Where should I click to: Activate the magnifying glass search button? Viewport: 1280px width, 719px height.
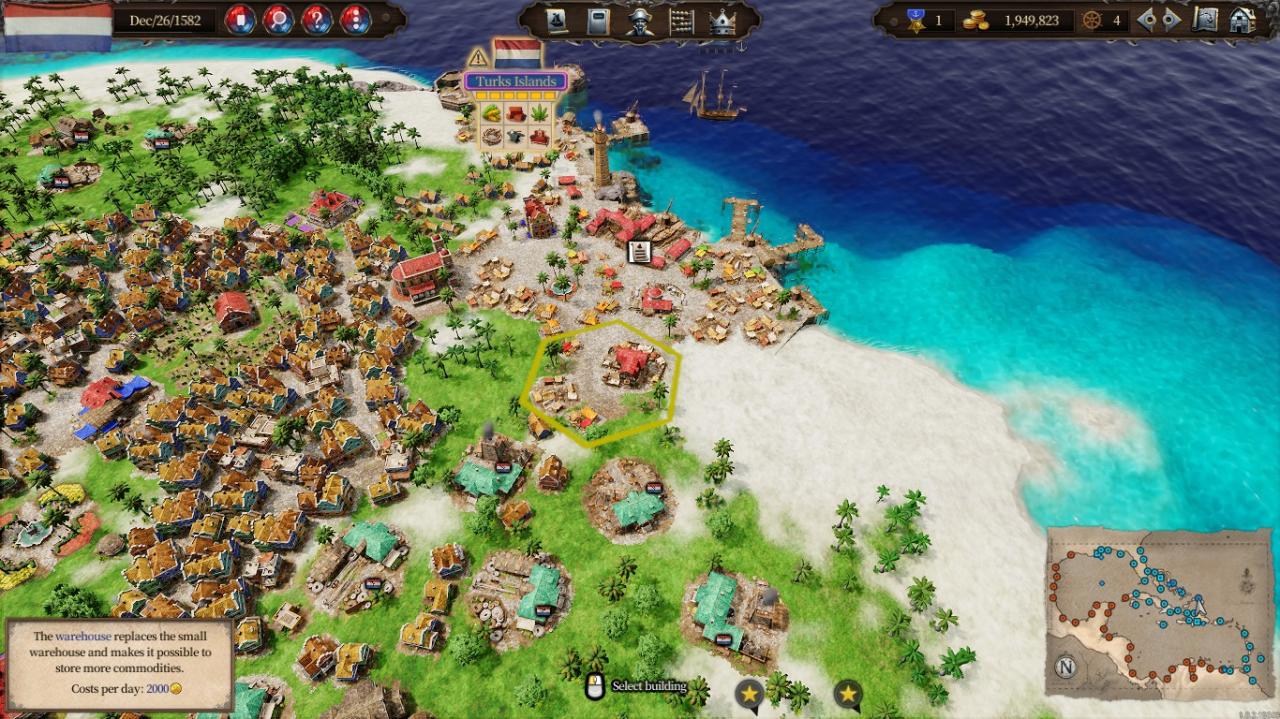278,20
